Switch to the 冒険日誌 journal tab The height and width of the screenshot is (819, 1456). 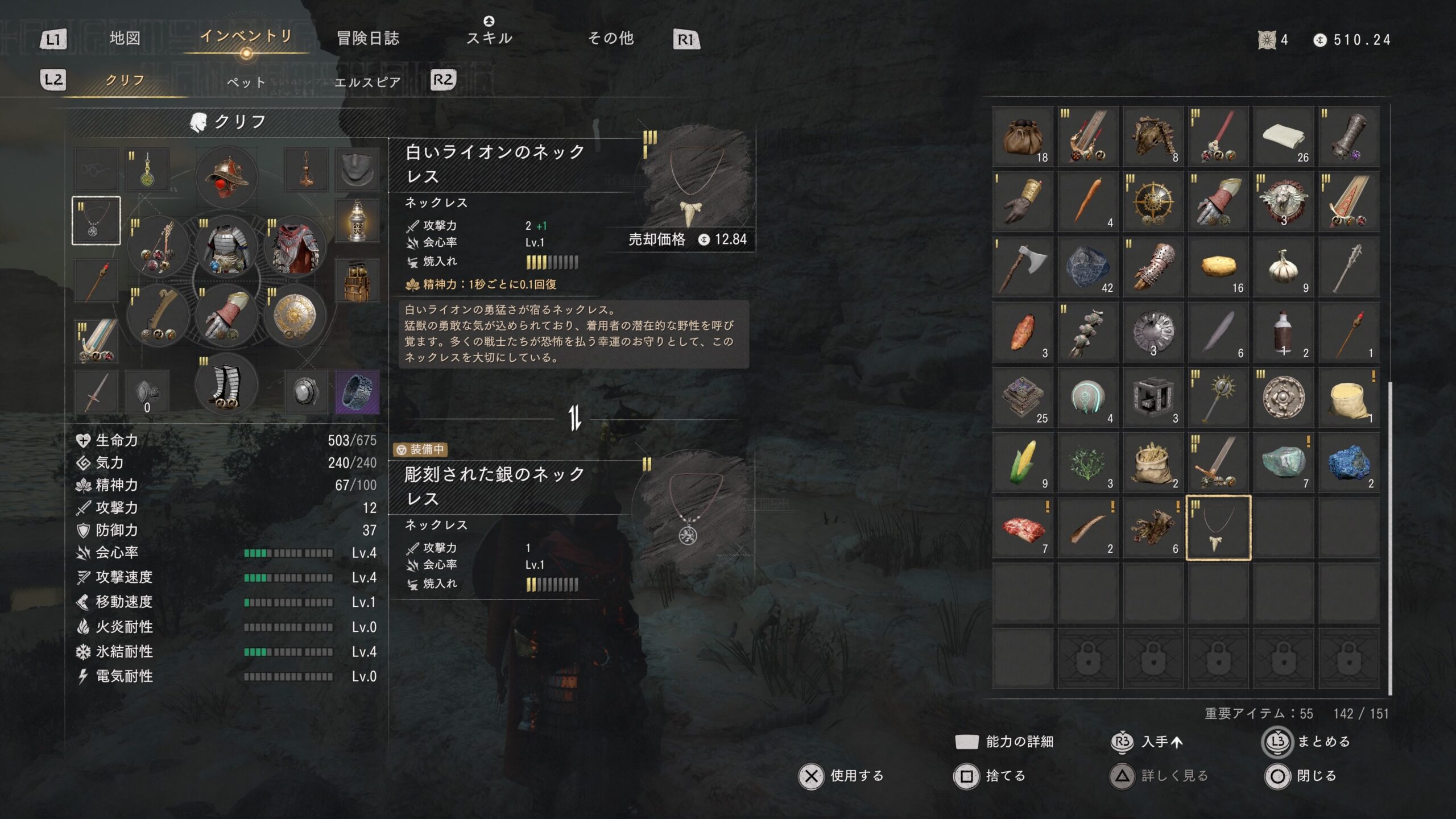coord(368,38)
